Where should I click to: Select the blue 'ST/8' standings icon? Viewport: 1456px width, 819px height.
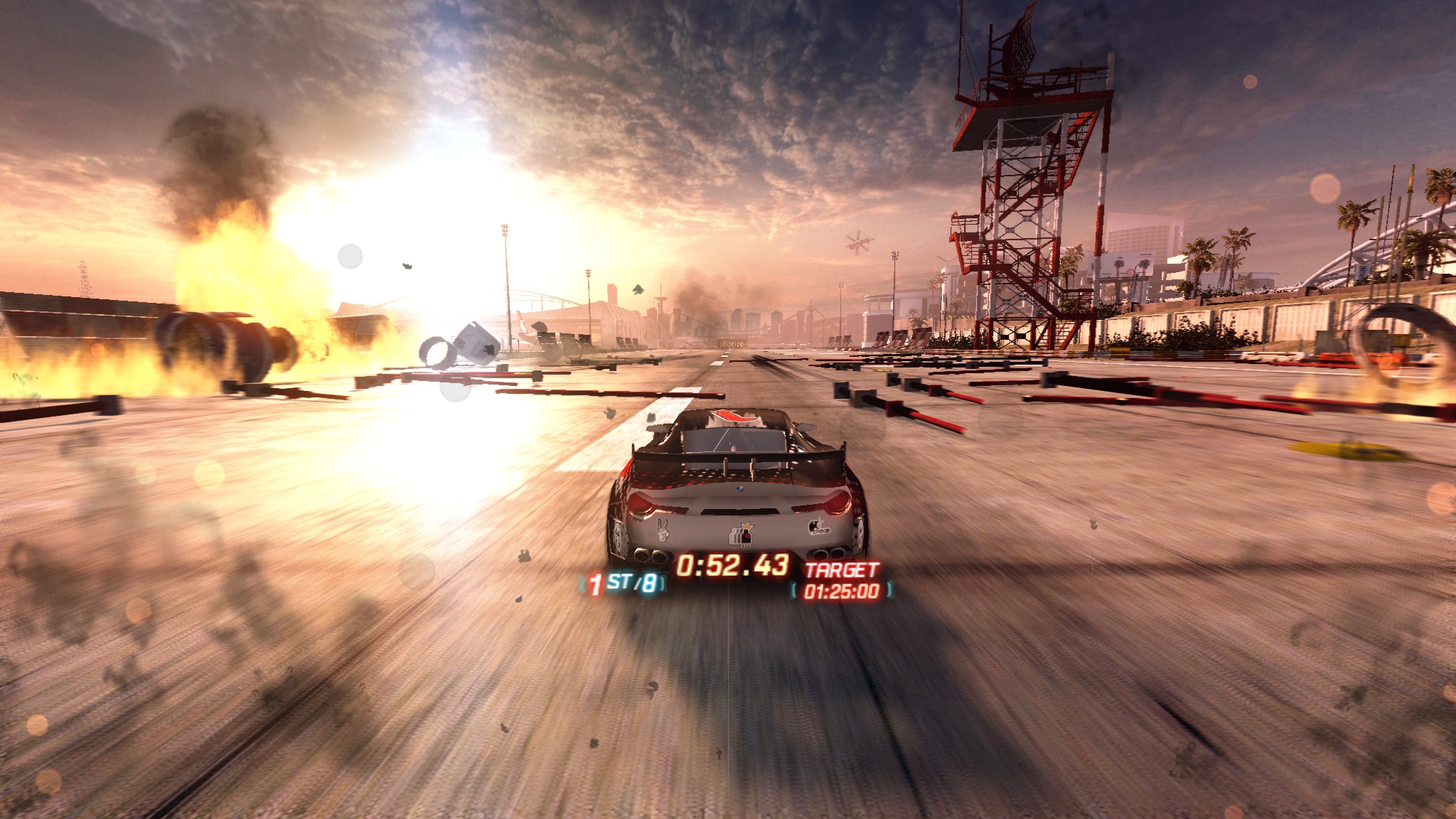(x=632, y=583)
